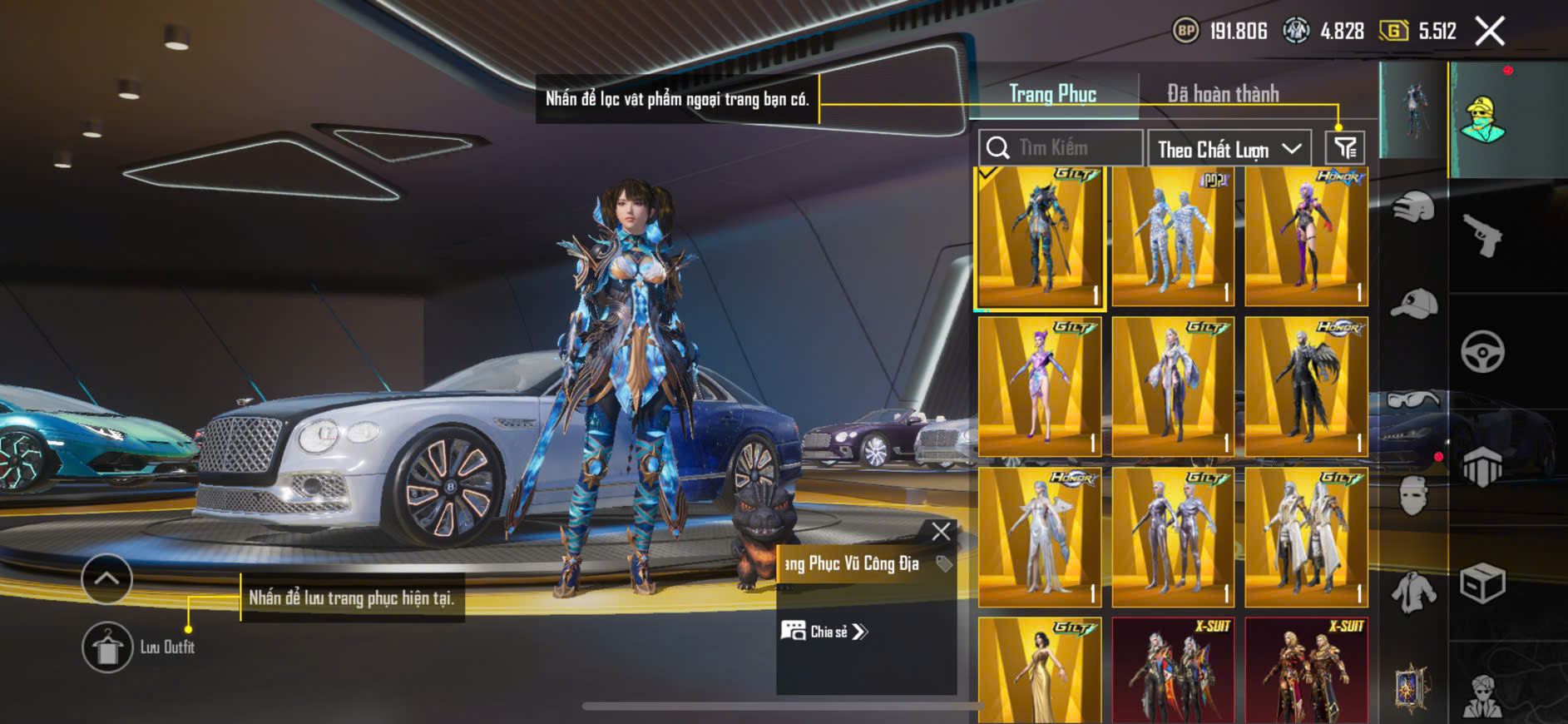1568x724 pixels.
Task: Pick the gold-armored X-Suit tile
Action: tap(1306, 670)
